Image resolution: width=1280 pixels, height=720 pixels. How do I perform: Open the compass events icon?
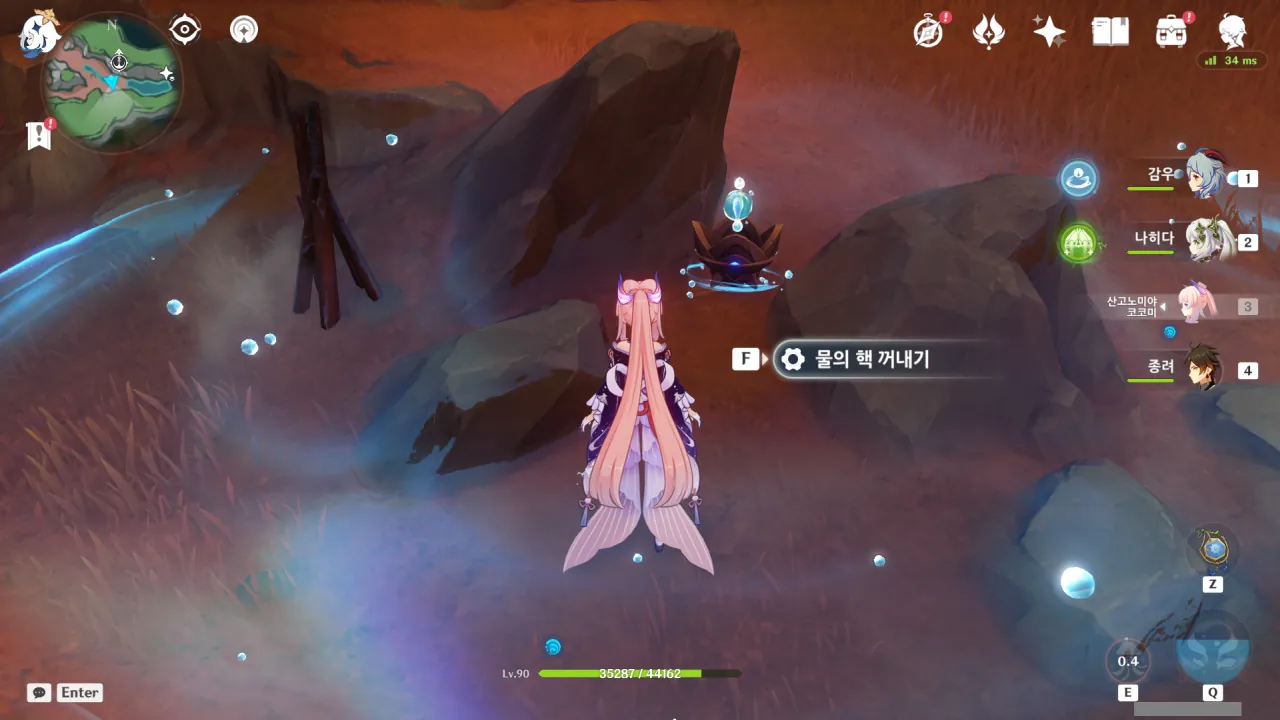pos(929,32)
